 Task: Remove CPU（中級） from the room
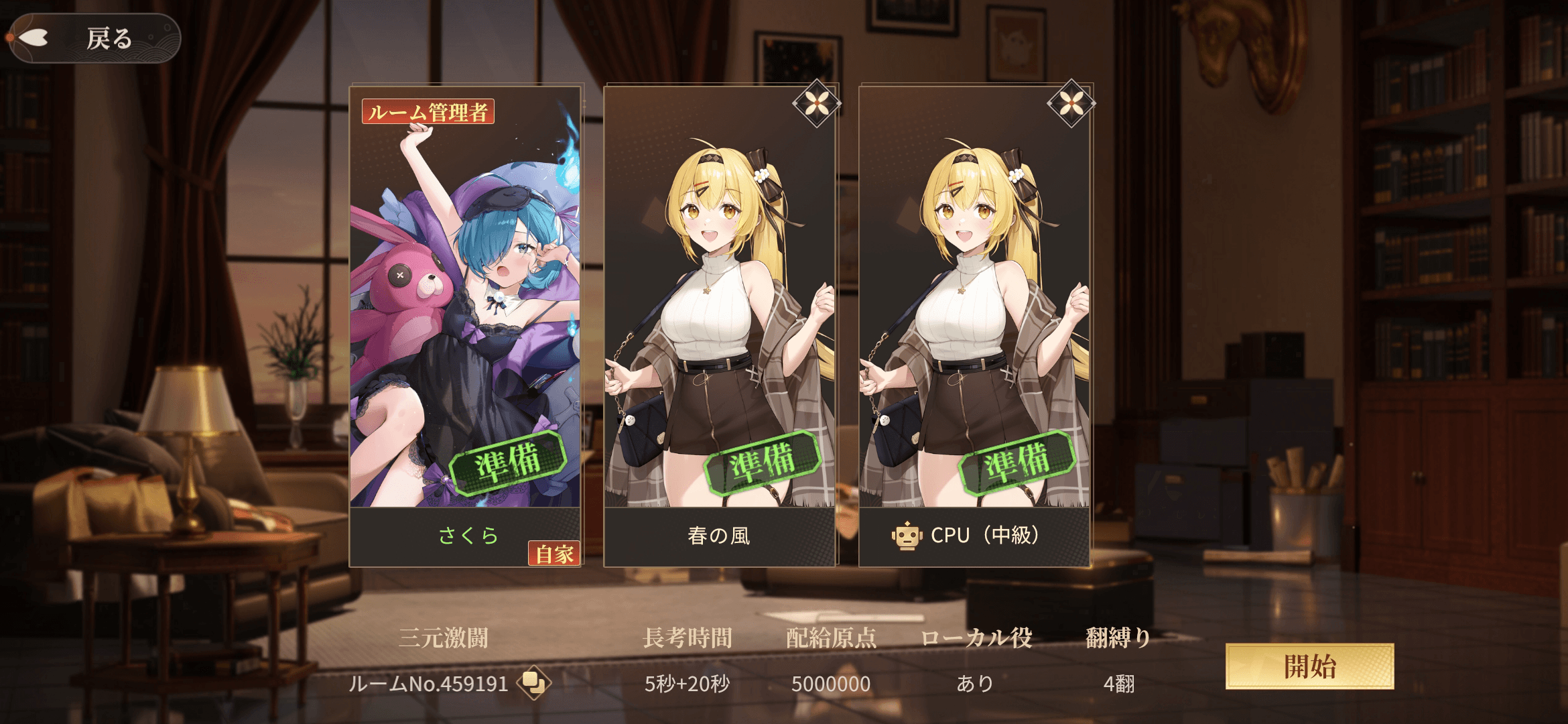point(1070,104)
